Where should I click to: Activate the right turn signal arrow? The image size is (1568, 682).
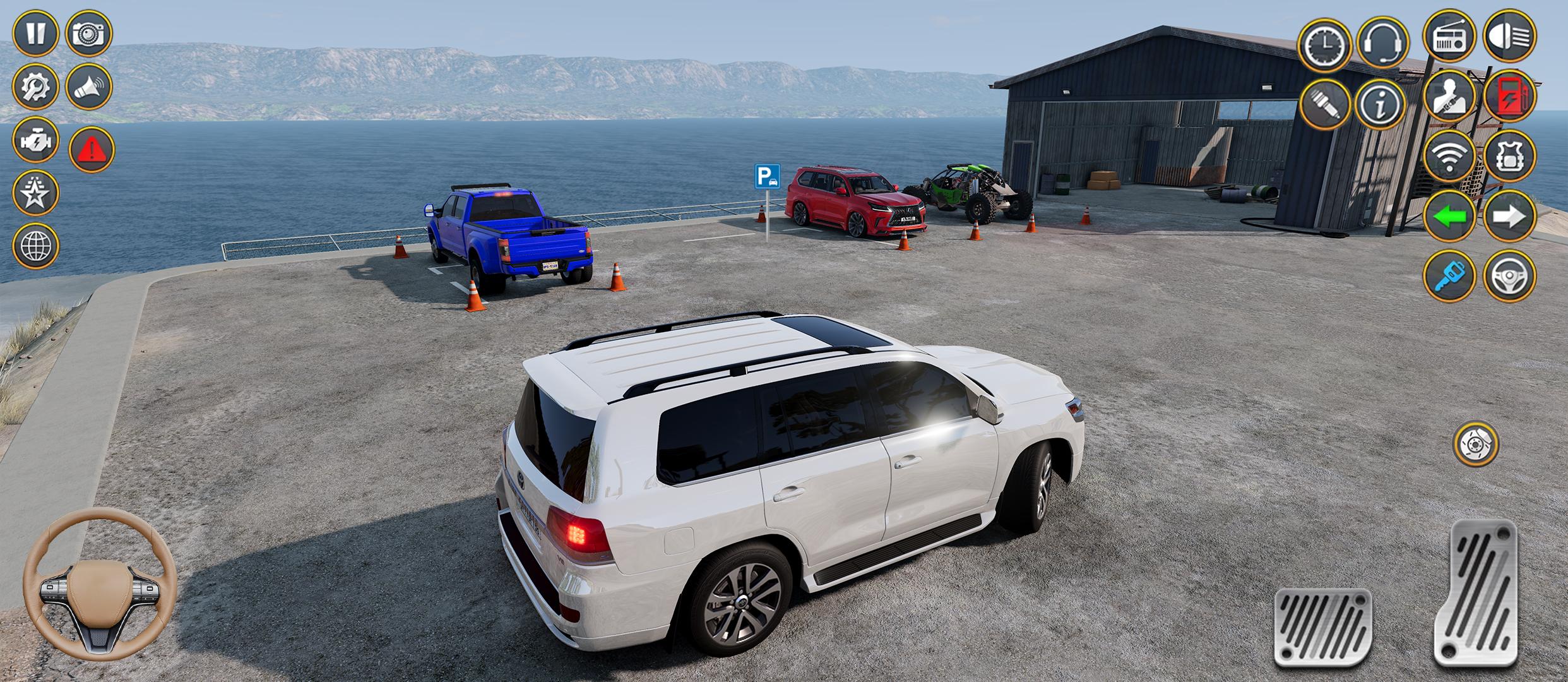coord(1509,217)
